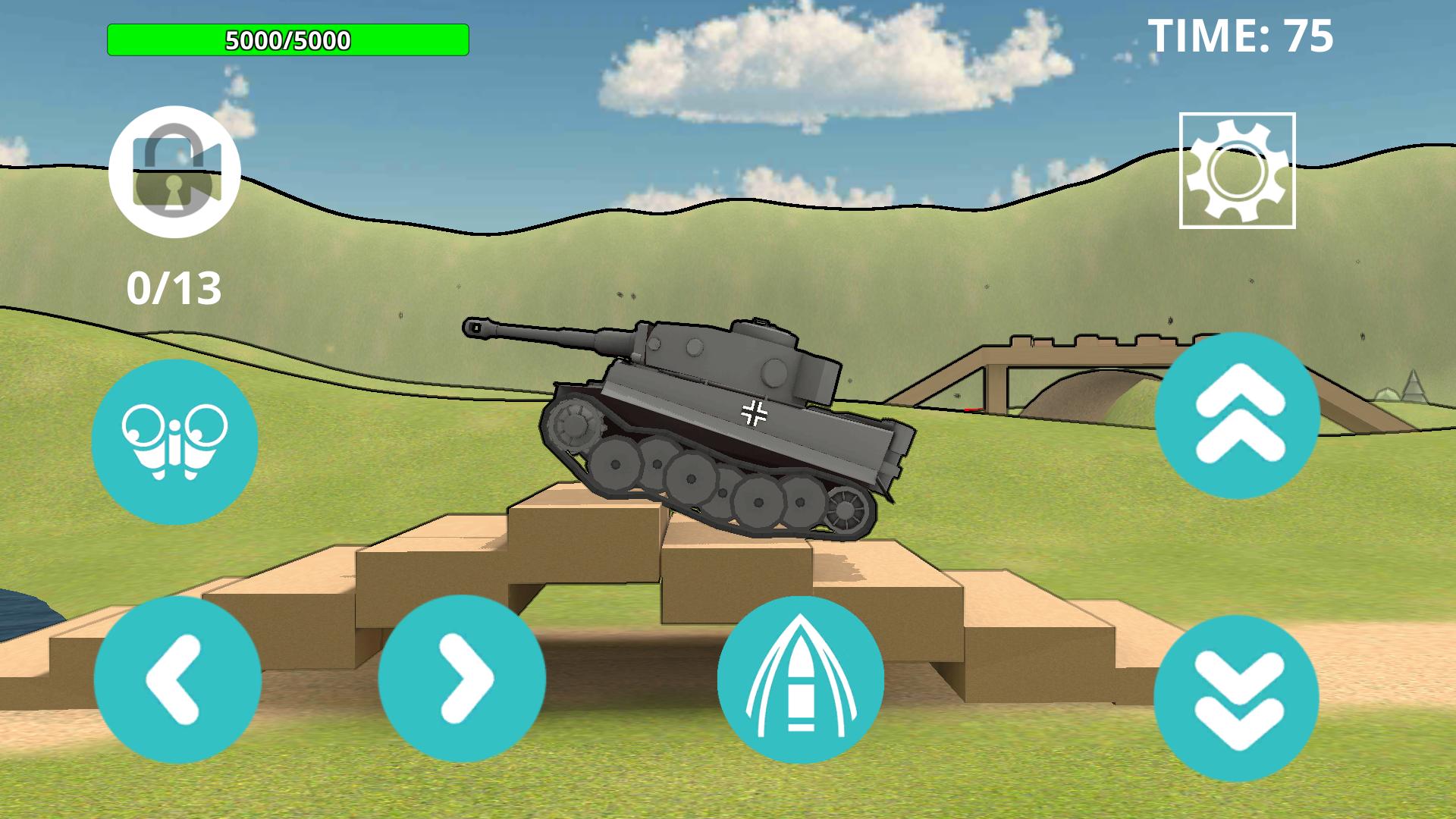Expand the settings panel via the gear
Screen dimensions: 1456x819
pyautogui.click(x=1236, y=171)
